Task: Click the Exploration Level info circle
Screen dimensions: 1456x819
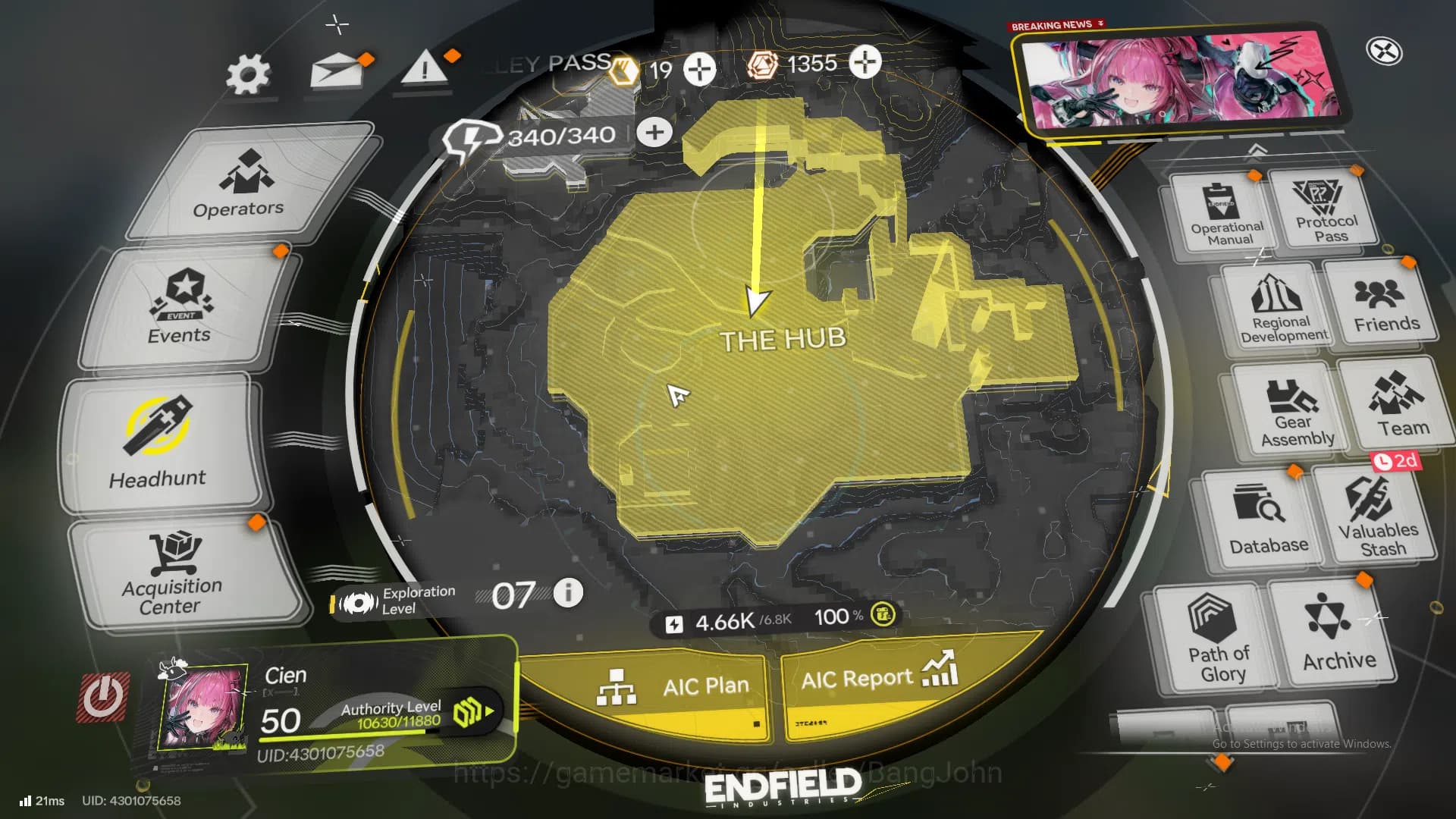Action: tap(567, 595)
